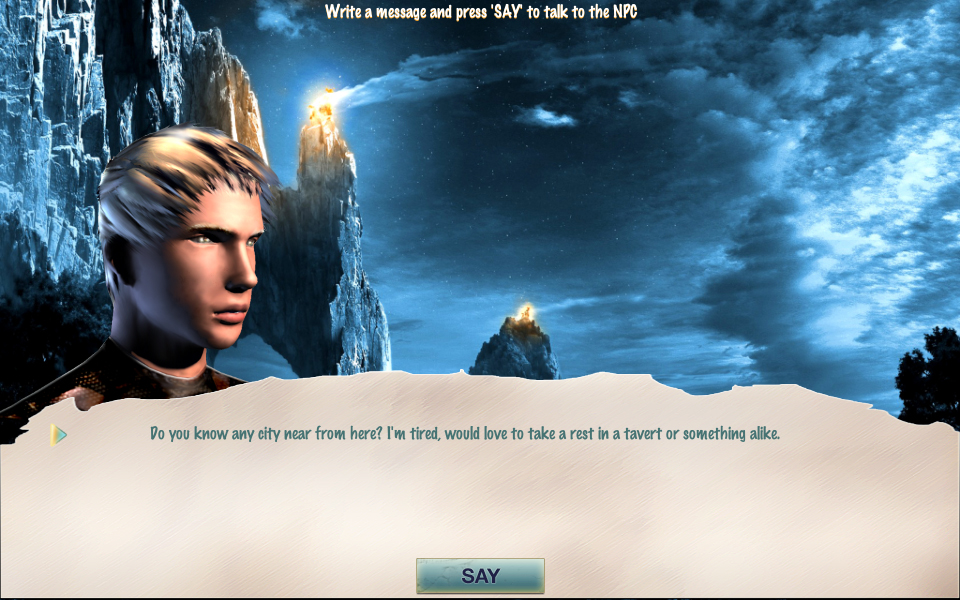Focus the message text line on the parchment
960x600 pixels.
pyautogui.click(x=464, y=434)
